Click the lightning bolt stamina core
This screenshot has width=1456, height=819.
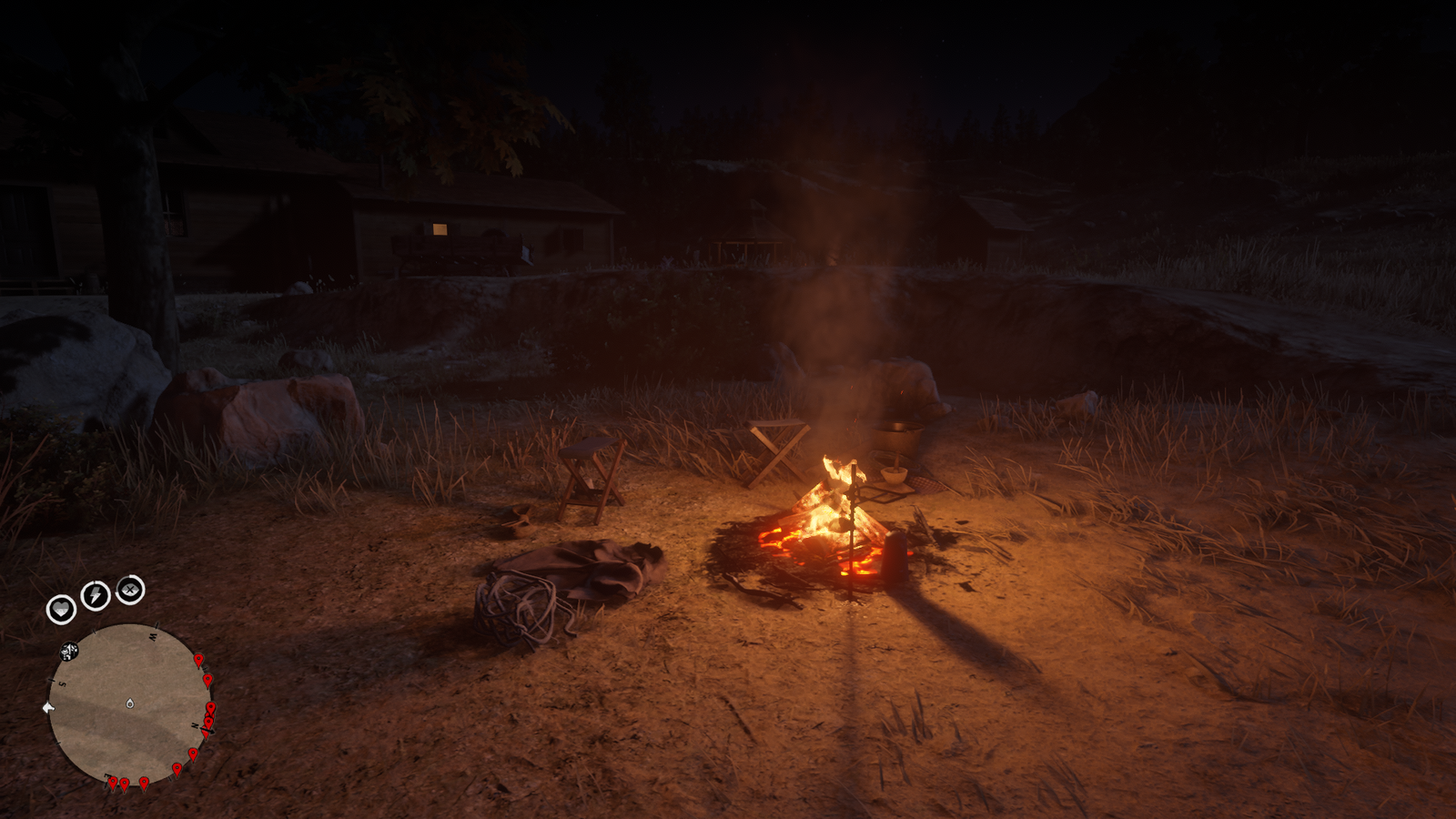tap(96, 595)
